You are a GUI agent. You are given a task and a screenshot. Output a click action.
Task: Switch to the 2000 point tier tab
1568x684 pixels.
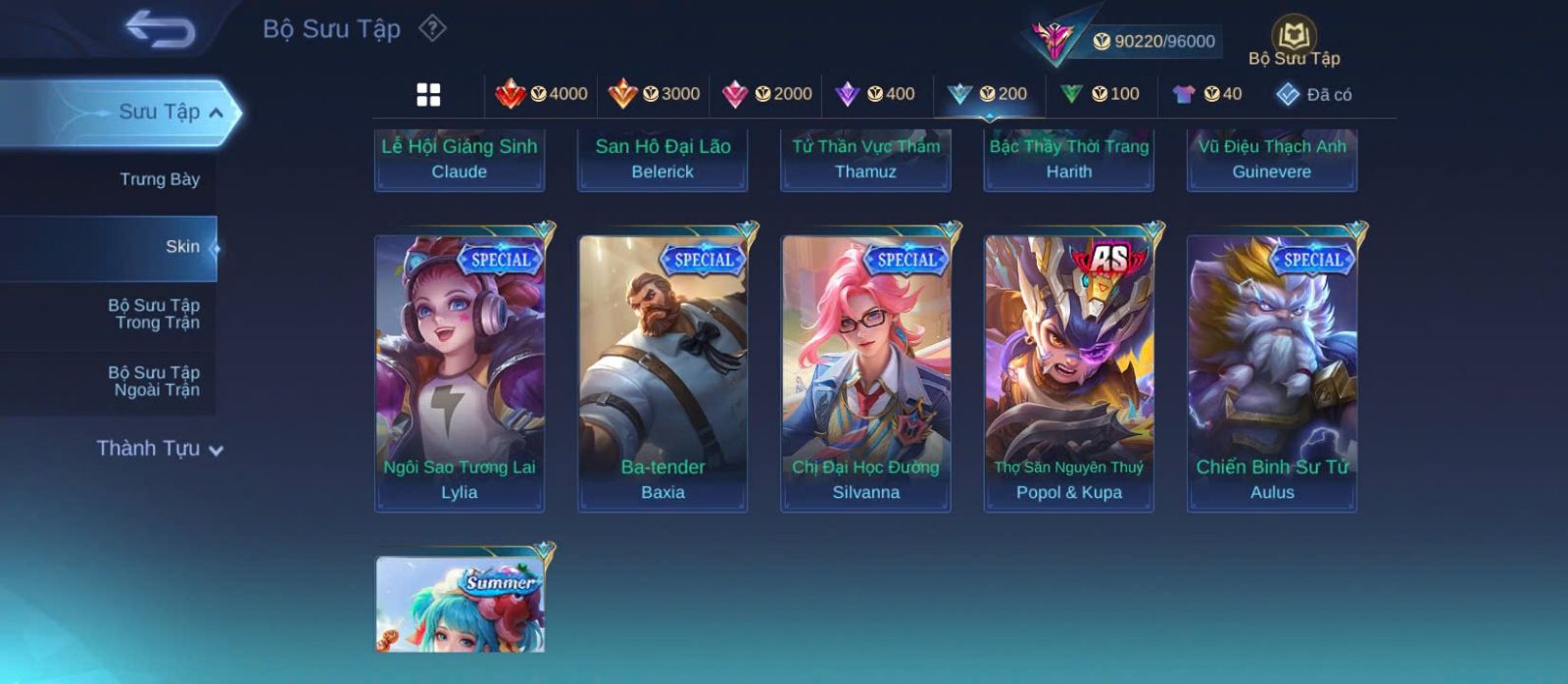coord(766,94)
